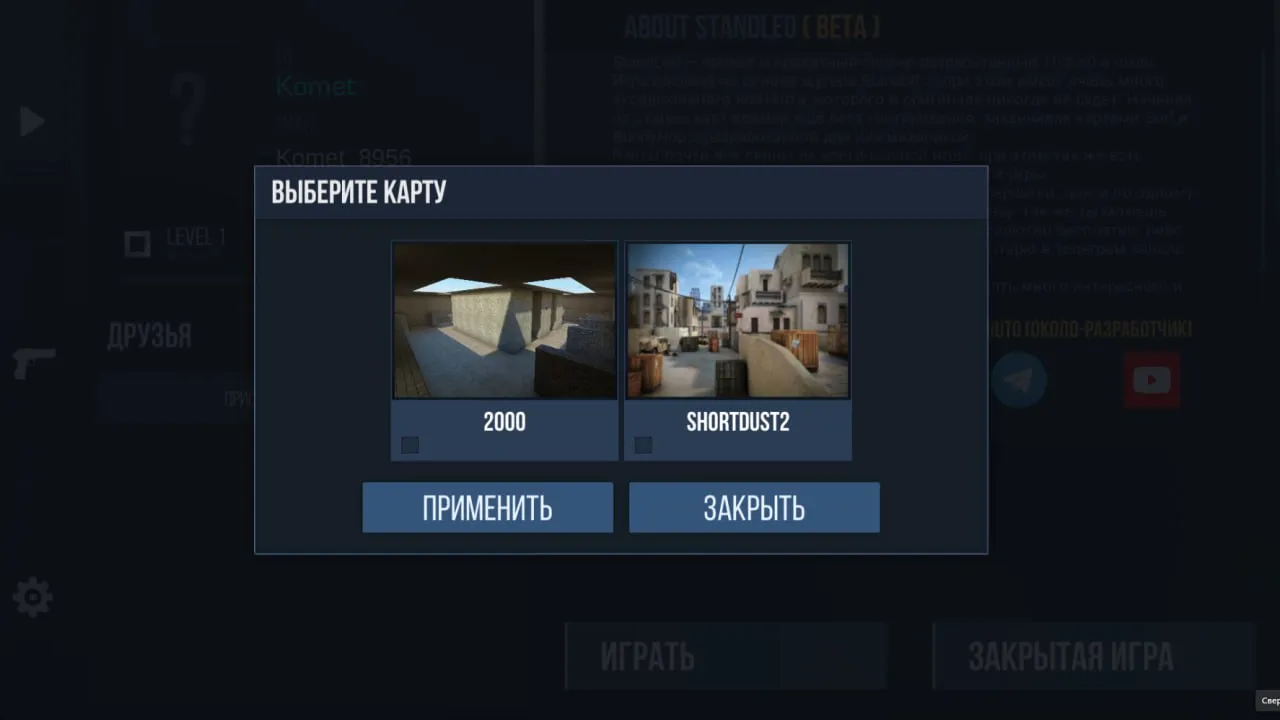Apply the map choice with ПРИМЕНИТЬ

[x=487, y=508]
